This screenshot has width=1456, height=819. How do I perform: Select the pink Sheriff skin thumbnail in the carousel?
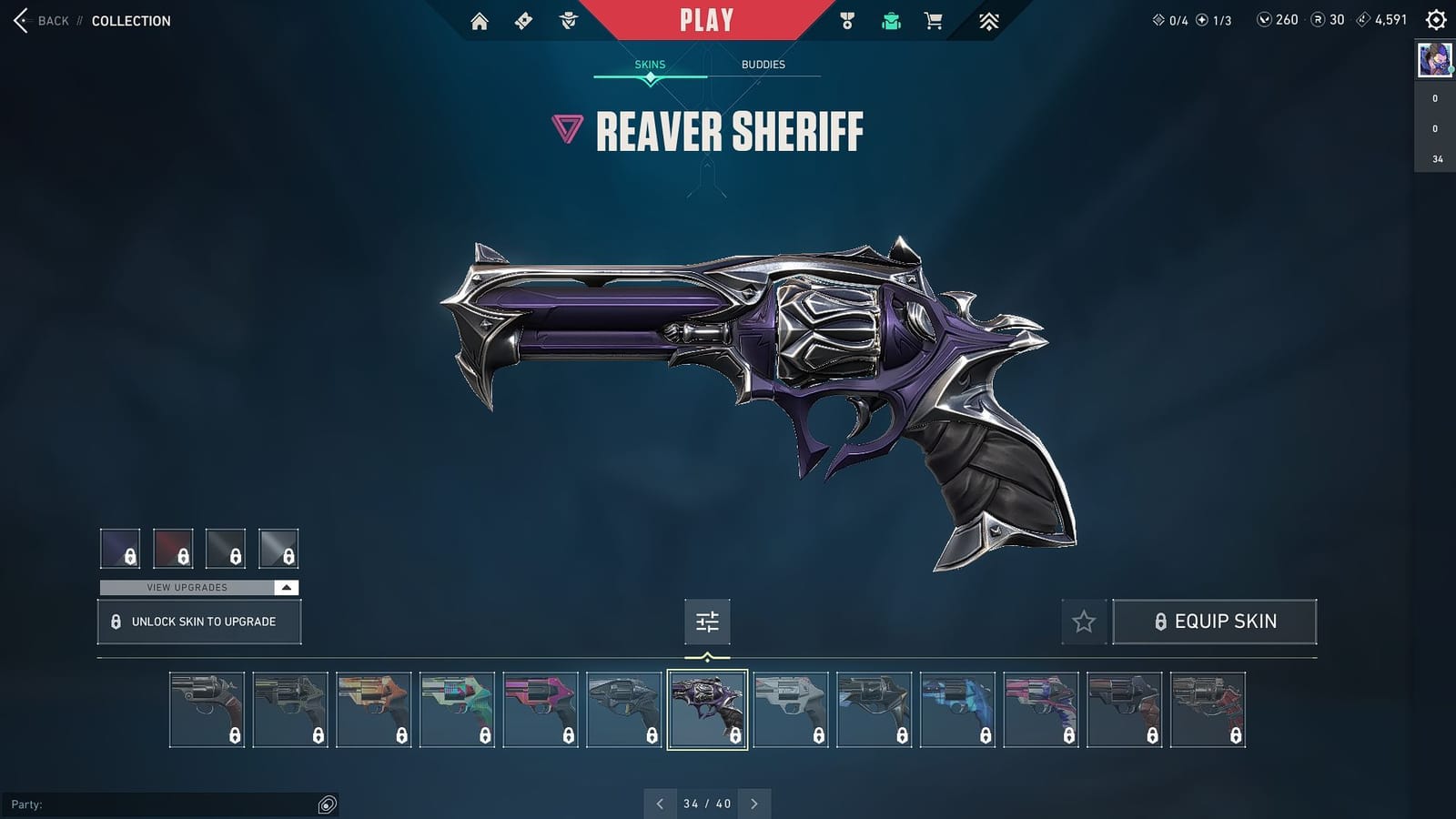coord(540,710)
